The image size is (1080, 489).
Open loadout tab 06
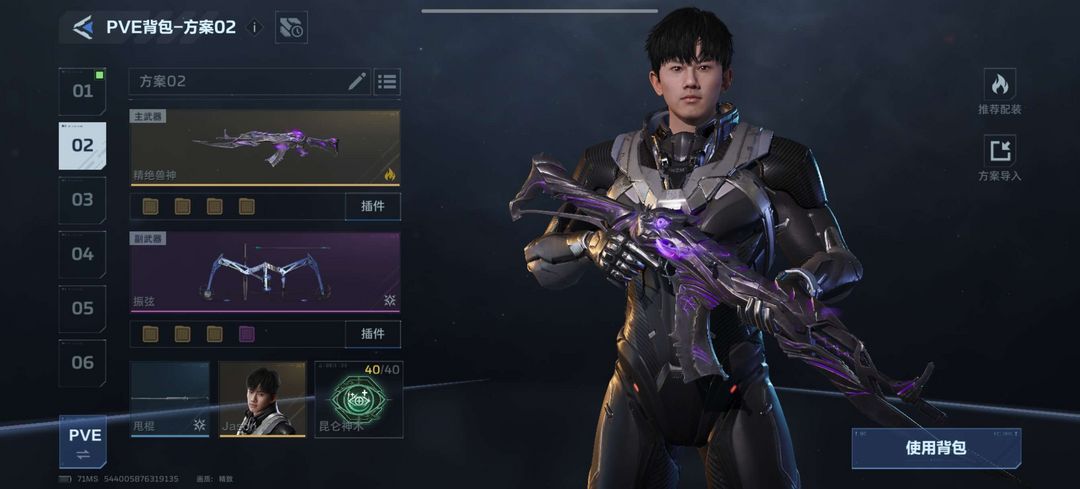82,363
